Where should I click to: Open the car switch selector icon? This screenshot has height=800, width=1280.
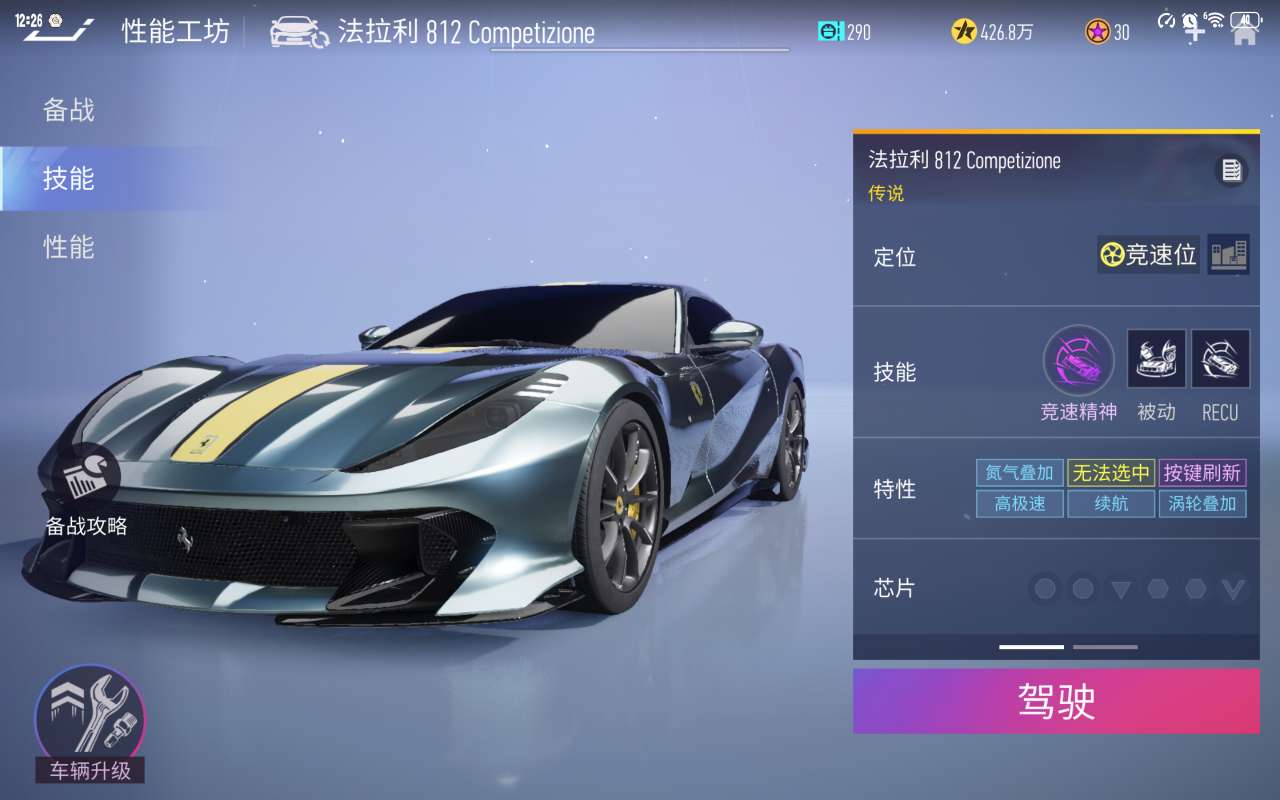[x=299, y=32]
